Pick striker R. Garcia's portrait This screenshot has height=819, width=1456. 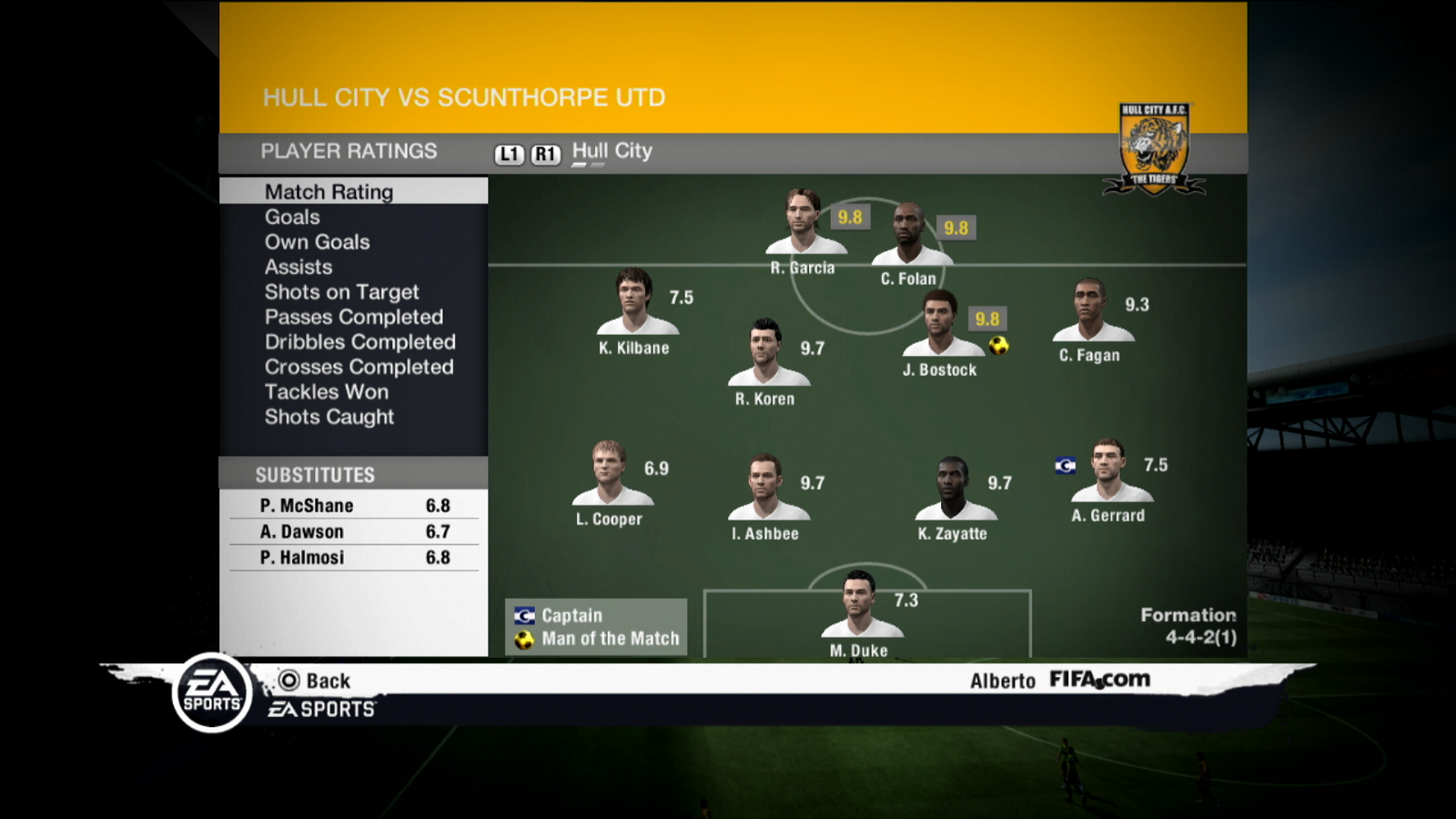pyautogui.click(x=804, y=222)
